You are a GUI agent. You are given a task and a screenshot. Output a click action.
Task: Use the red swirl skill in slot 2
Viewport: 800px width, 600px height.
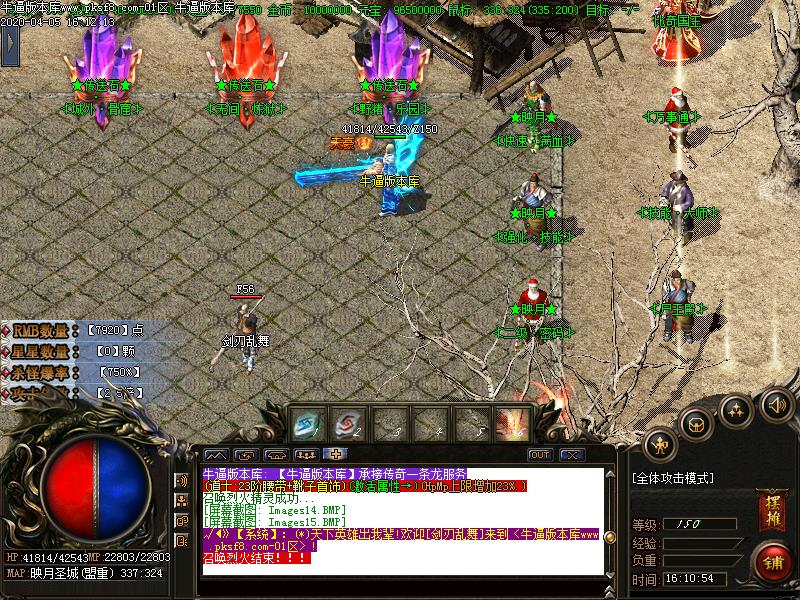[345, 424]
